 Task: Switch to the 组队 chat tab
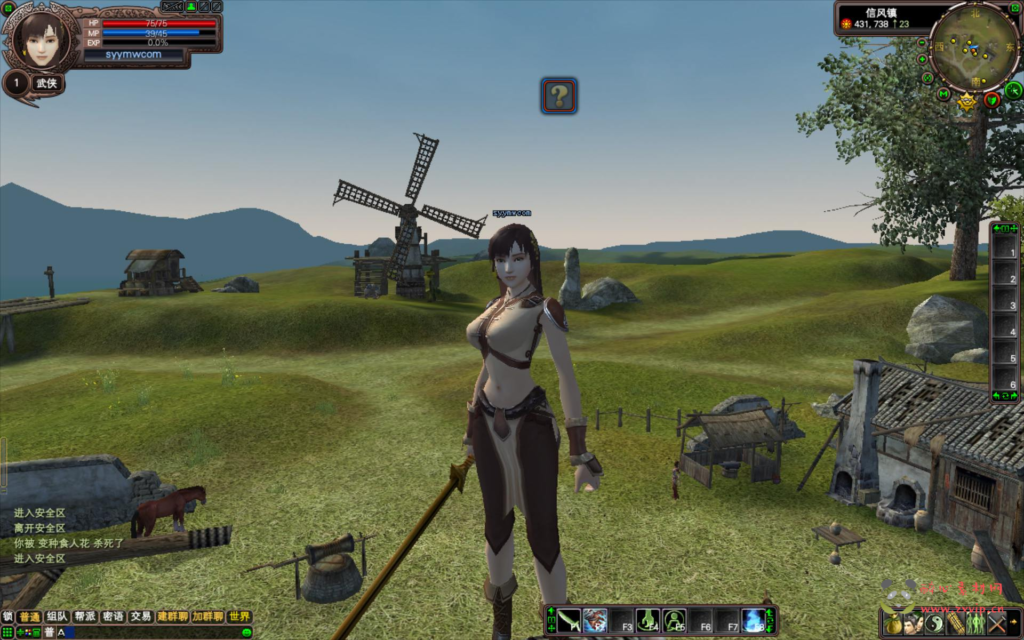pos(58,617)
